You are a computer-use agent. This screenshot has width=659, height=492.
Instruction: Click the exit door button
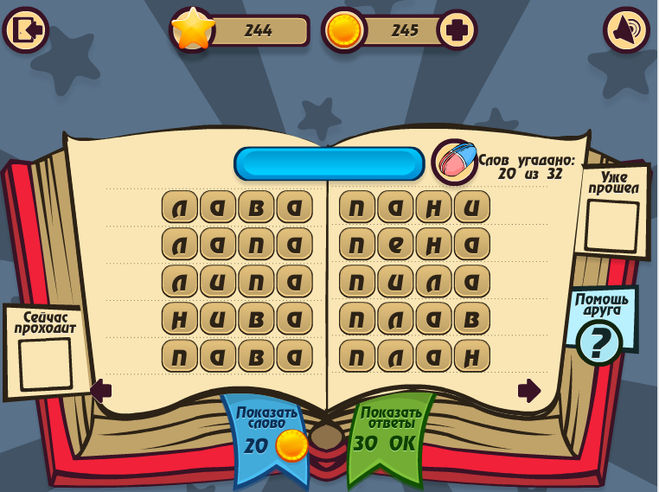click(x=27, y=30)
